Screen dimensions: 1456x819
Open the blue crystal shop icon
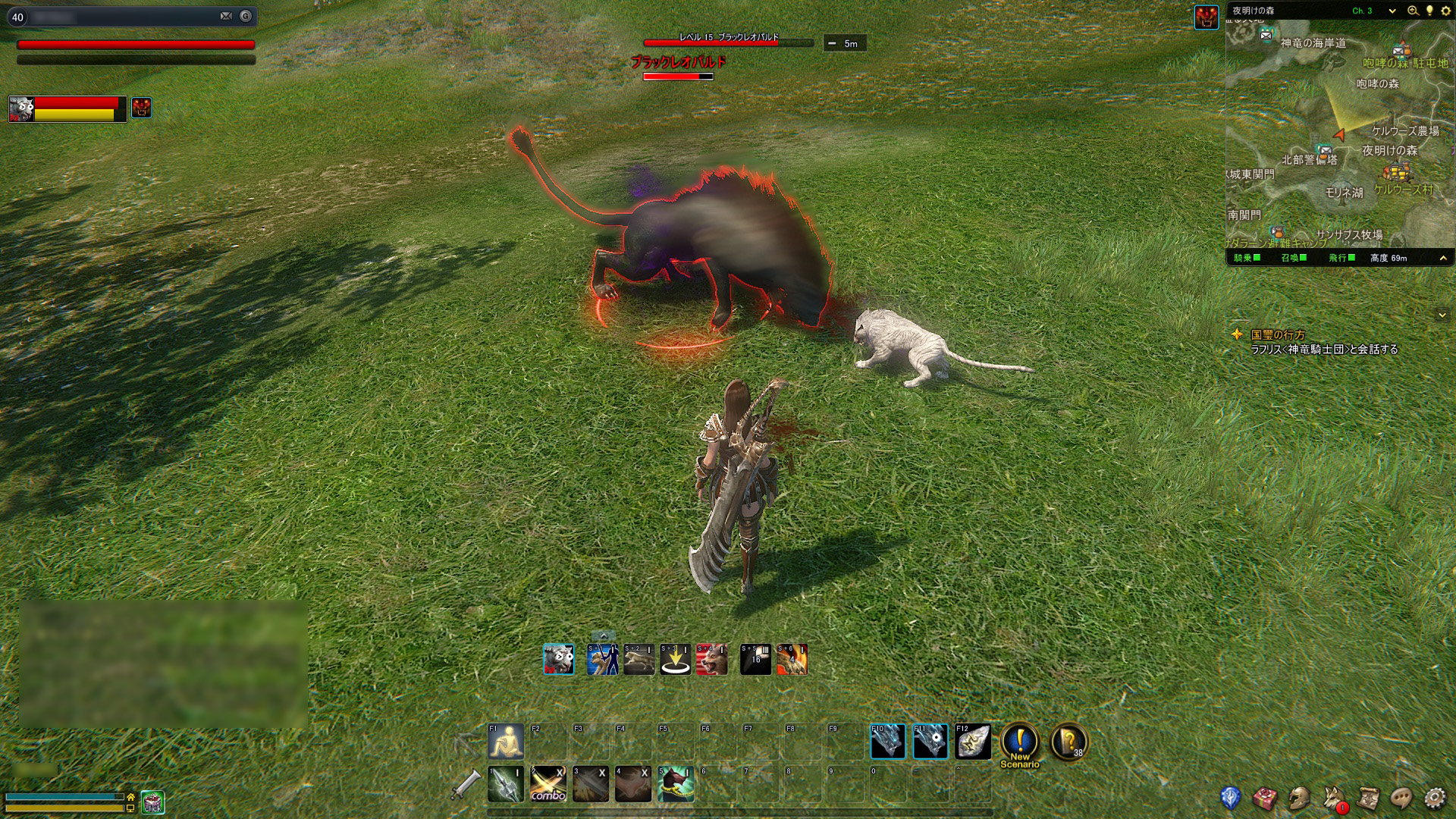[1230, 798]
